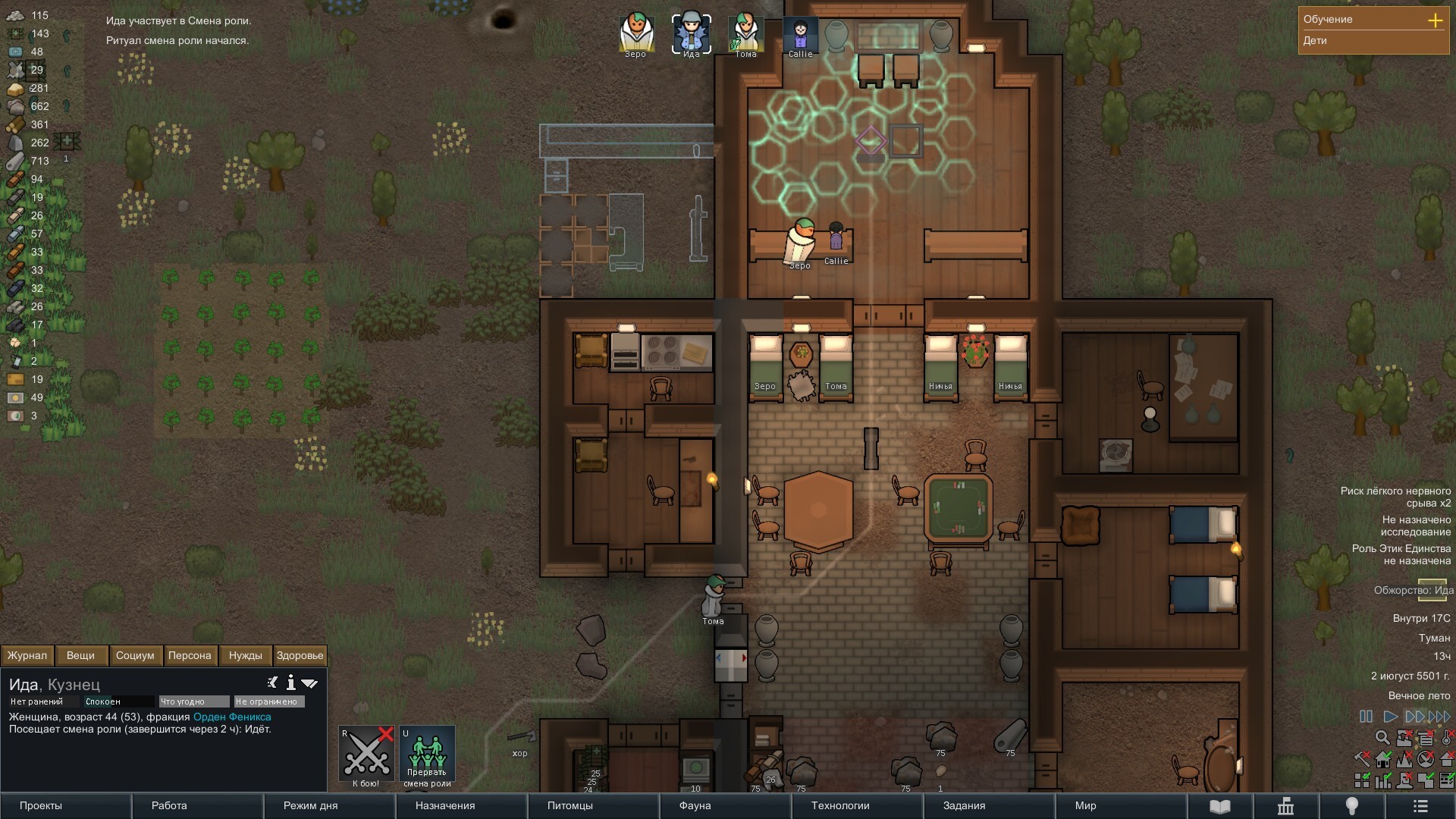
Task: Switch to the Нужды needs tab
Action: coord(245,655)
